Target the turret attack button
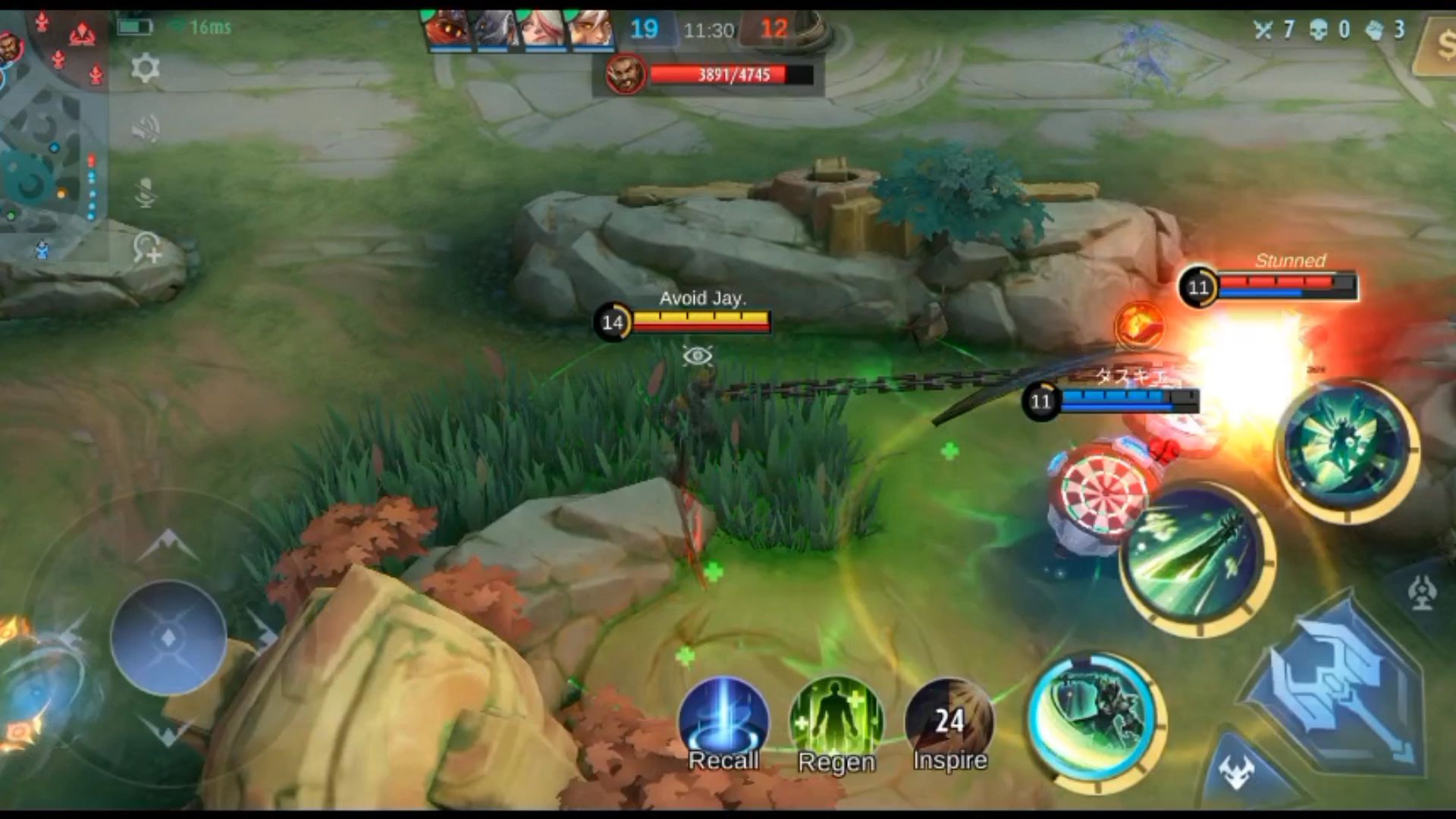The width and height of the screenshot is (1456, 819). (1423, 591)
